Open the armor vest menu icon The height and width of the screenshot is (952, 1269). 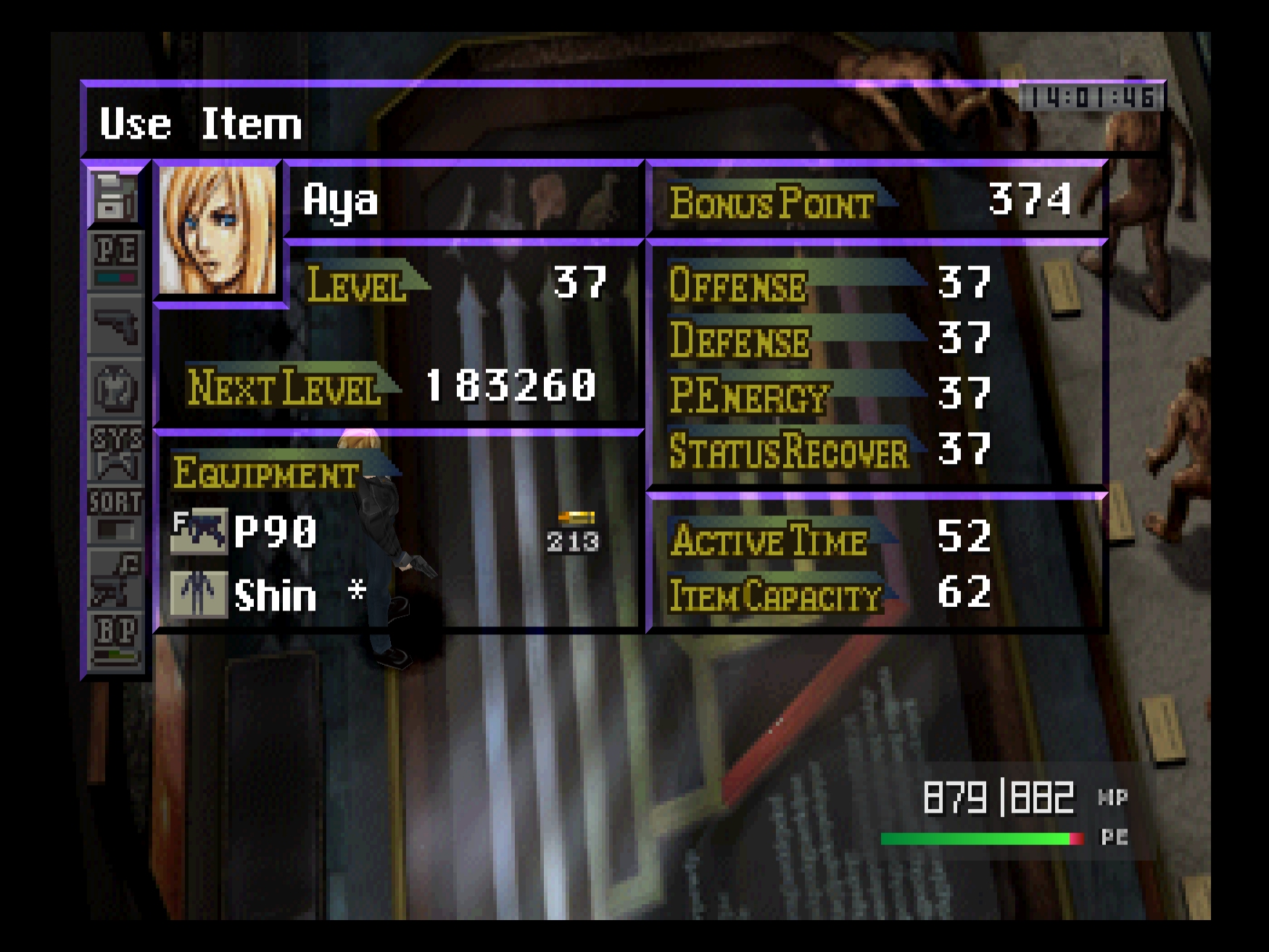coord(115,389)
